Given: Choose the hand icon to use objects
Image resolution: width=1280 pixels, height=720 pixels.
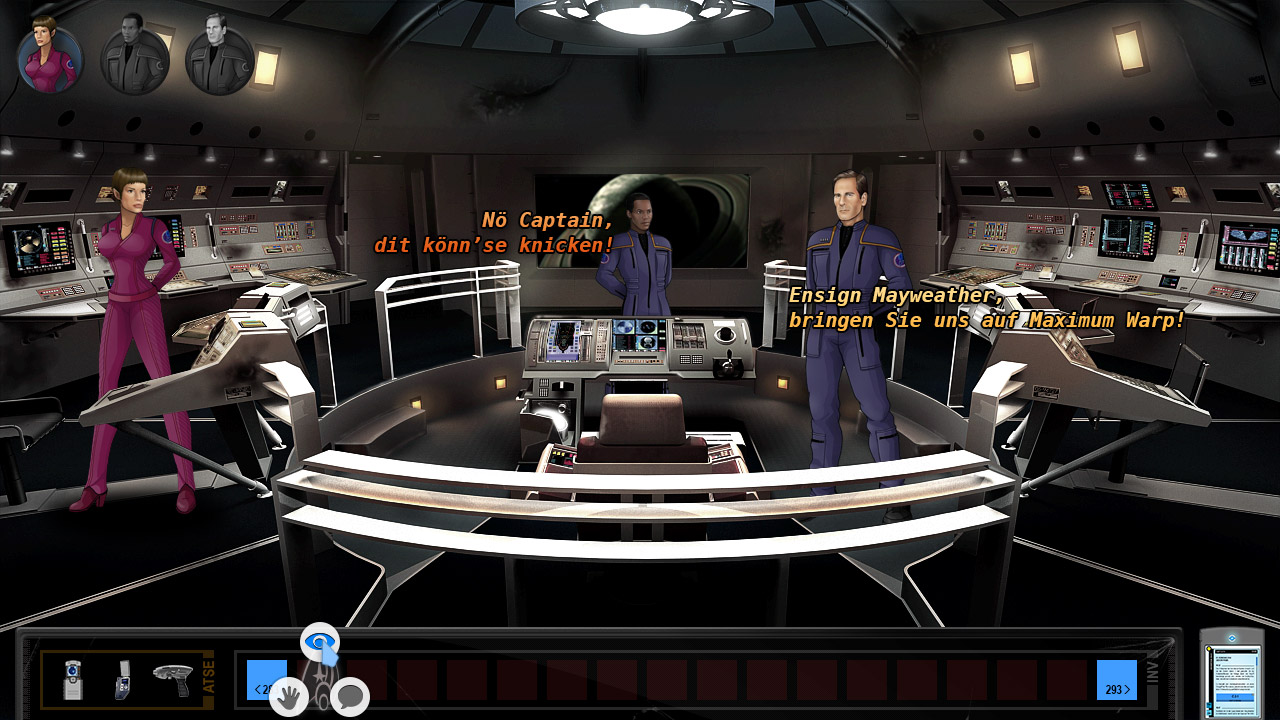Looking at the screenshot, I should point(290,696).
